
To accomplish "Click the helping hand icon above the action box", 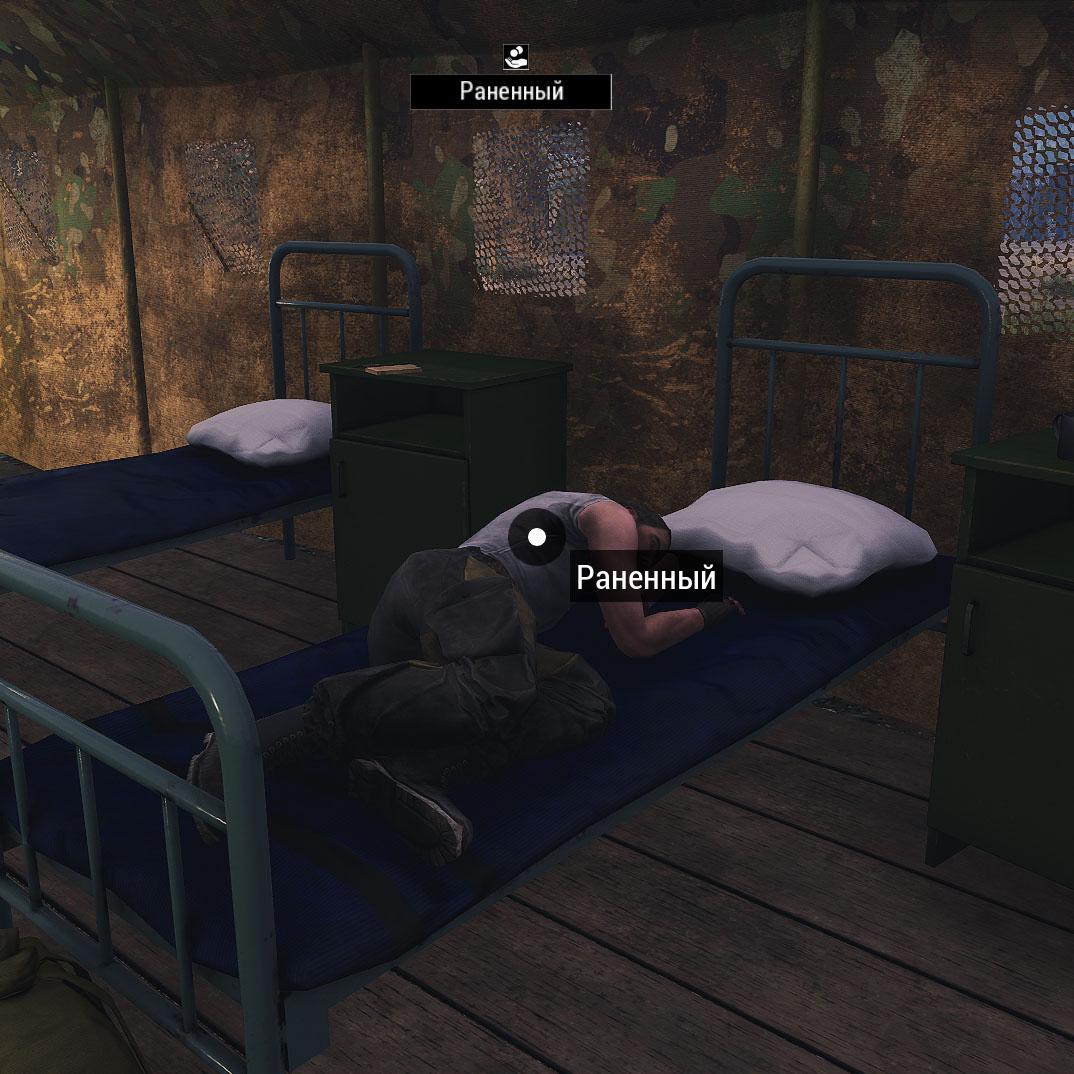I will pyautogui.click(x=516, y=57).
